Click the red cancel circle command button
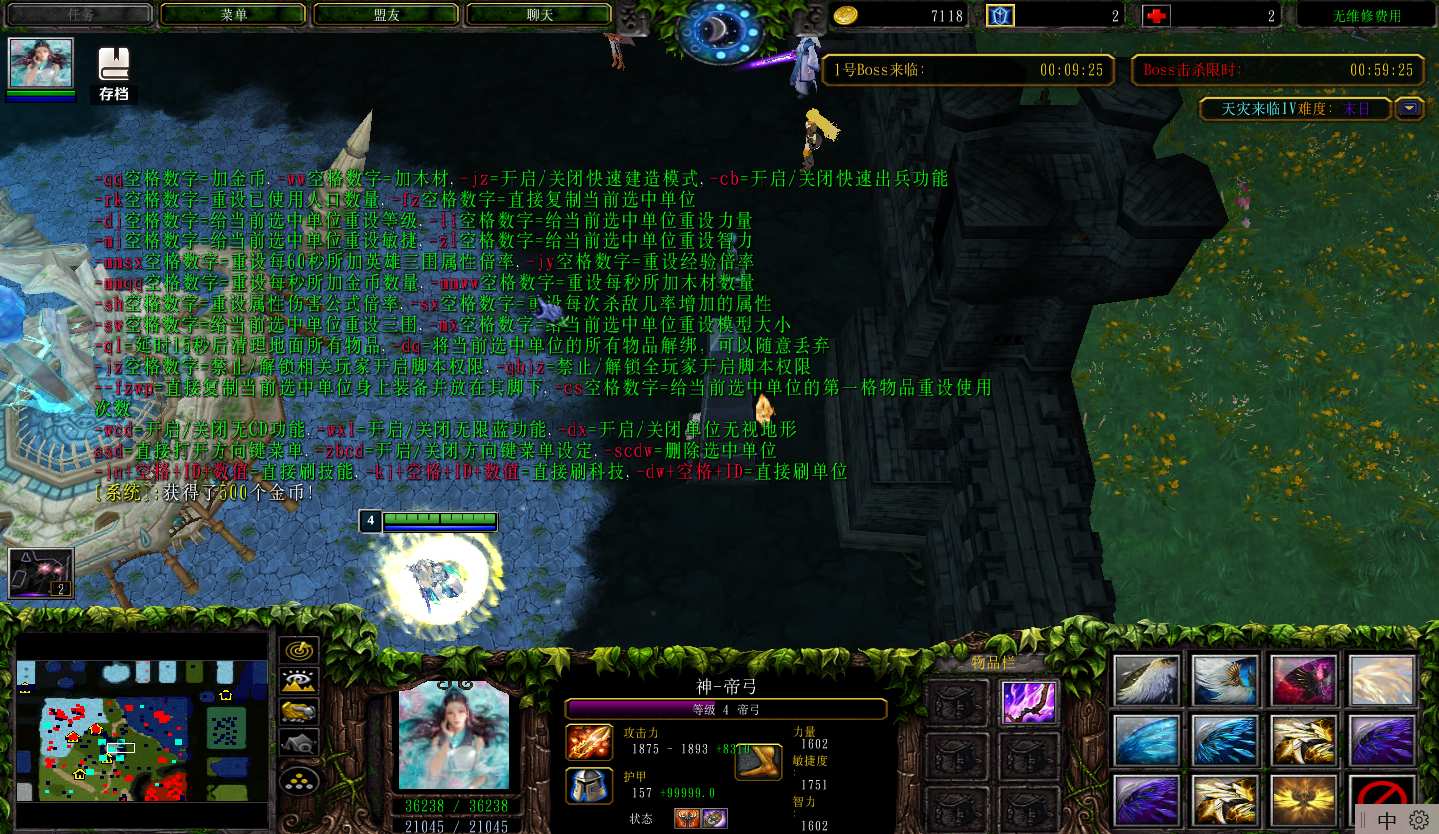Viewport: 1439px width, 834px height. click(x=1381, y=801)
